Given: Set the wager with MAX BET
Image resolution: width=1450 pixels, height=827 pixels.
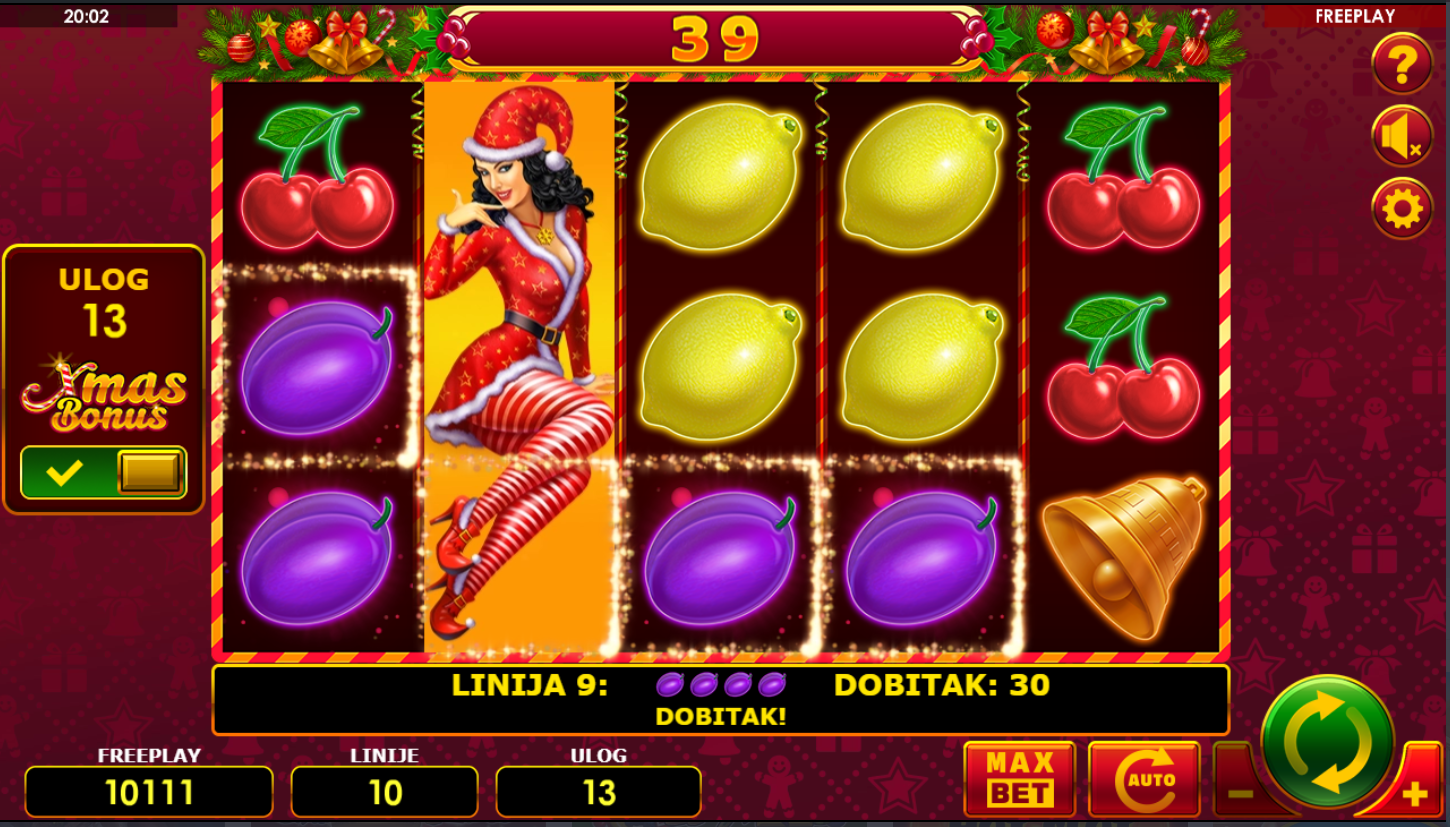Looking at the screenshot, I should tap(1019, 779).
